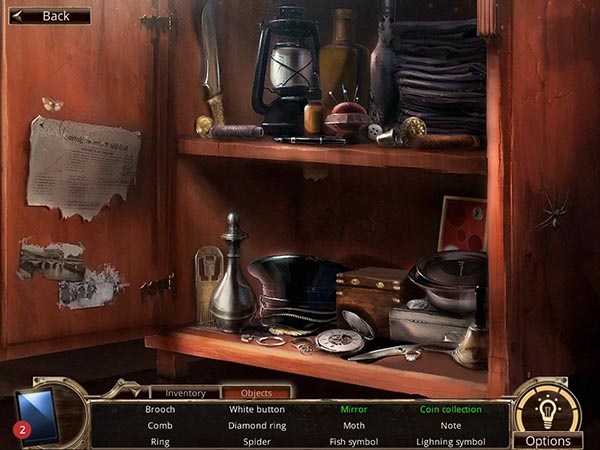This screenshot has width=600, height=450.
Task: Pick Lightning symbol from the list
Action: (x=451, y=441)
